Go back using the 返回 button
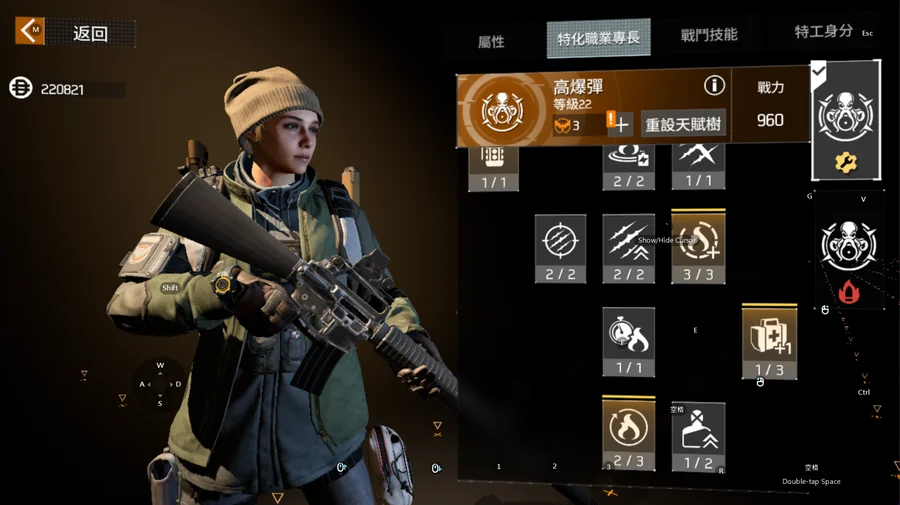This screenshot has width=900, height=505. coord(76,33)
